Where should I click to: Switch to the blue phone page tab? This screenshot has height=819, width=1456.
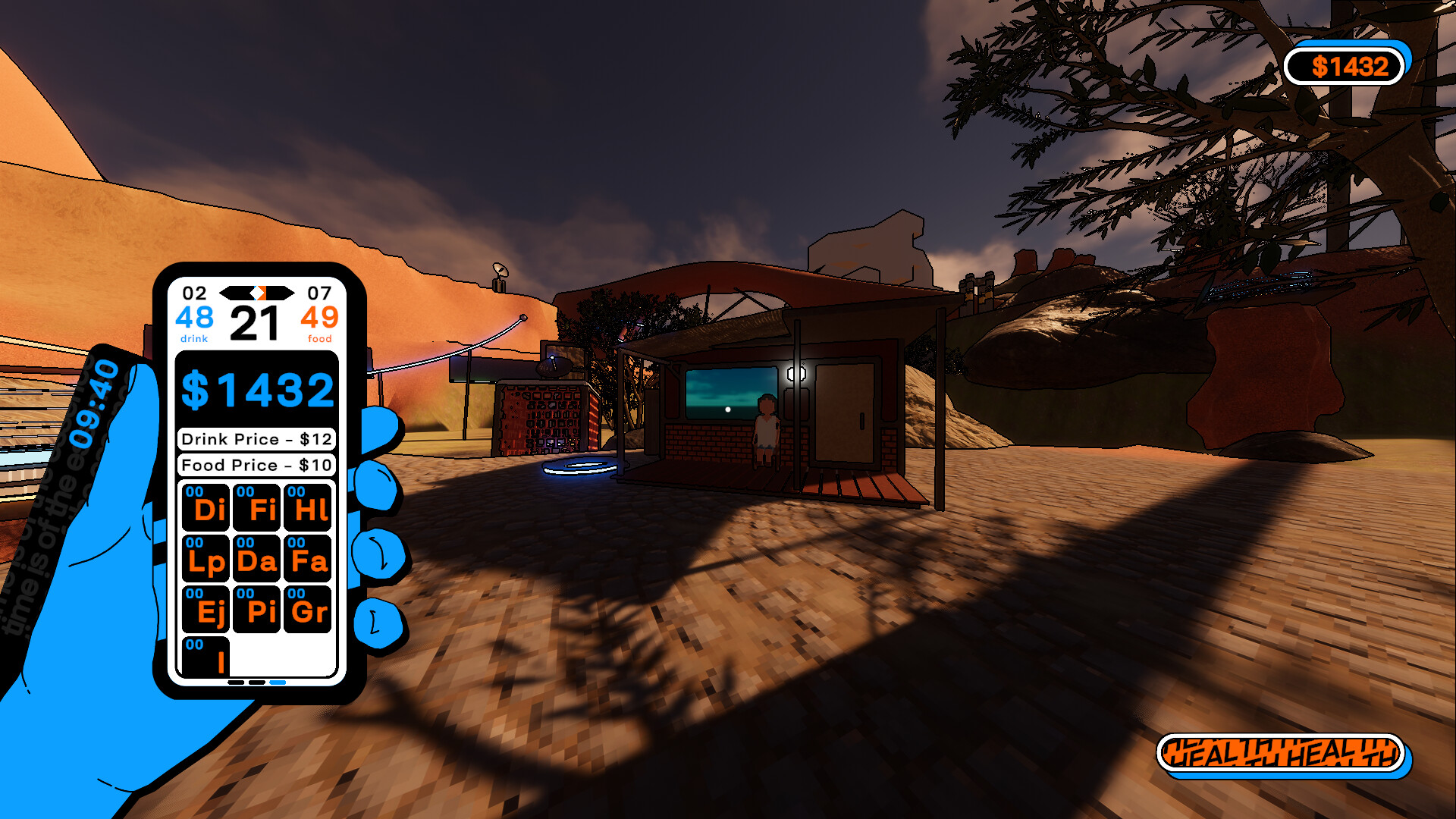277,682
